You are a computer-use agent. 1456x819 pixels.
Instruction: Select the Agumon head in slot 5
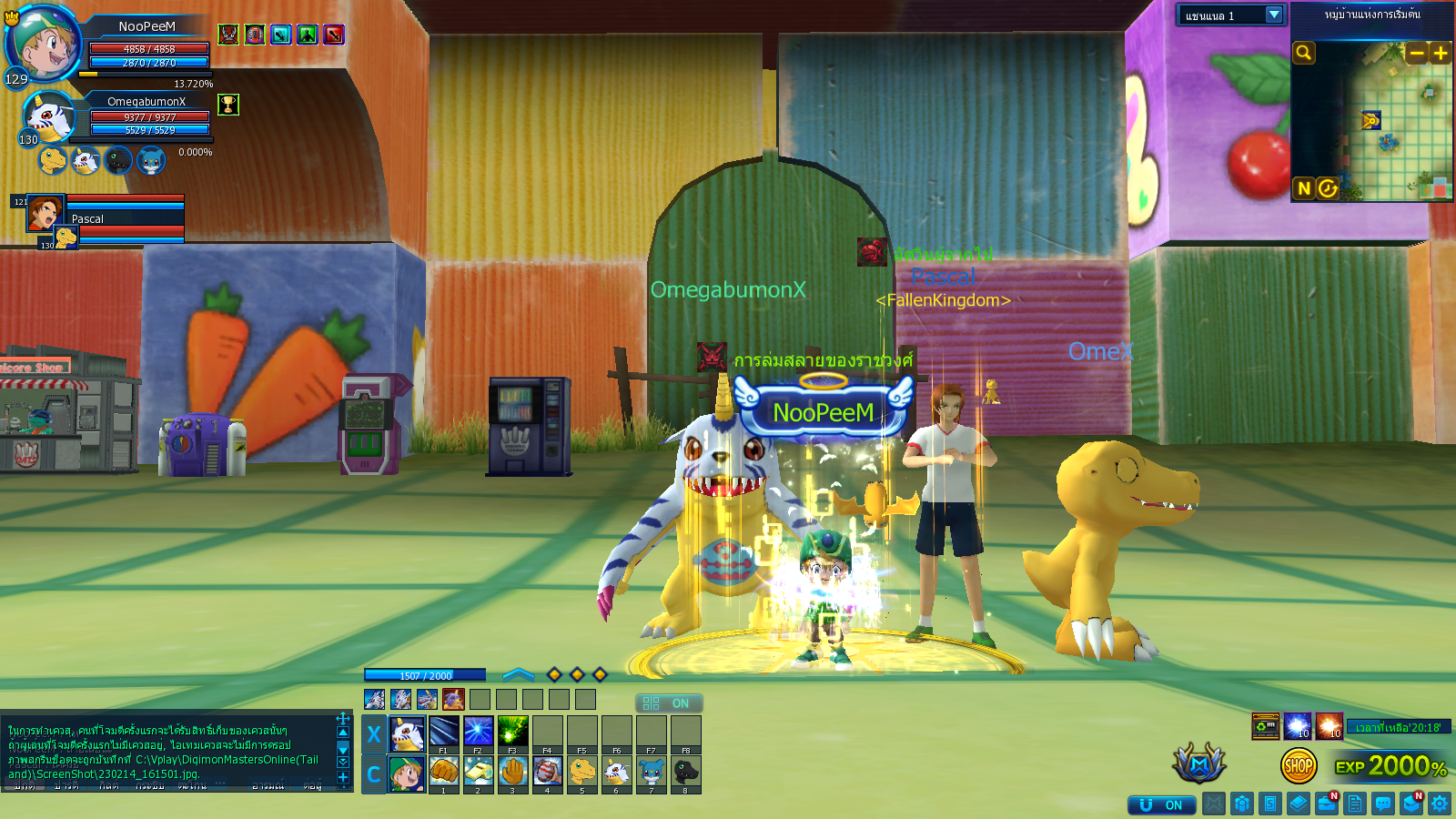pyautogui.click(x=581, y=772)
